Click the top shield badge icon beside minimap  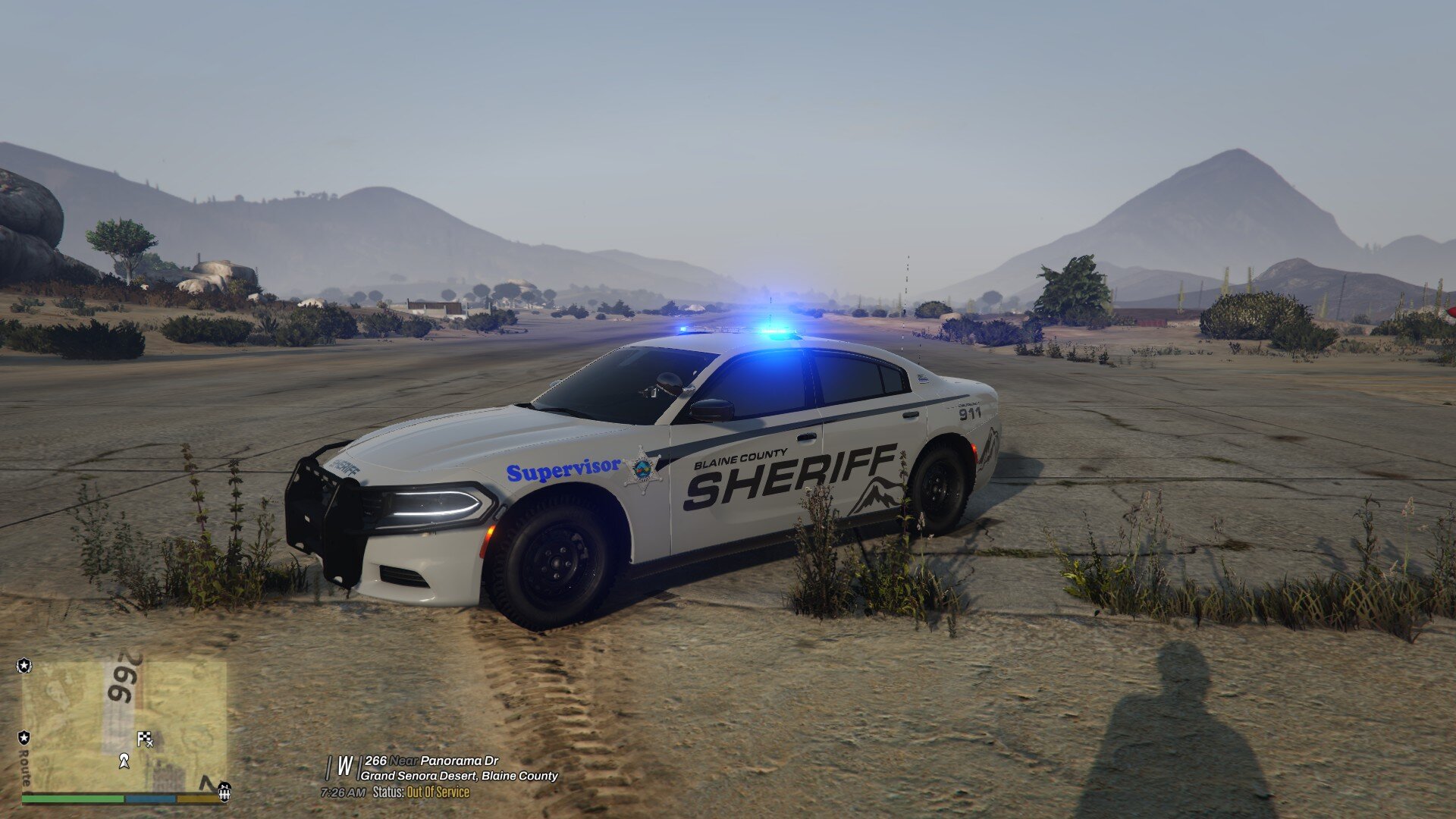pos(24,666)
